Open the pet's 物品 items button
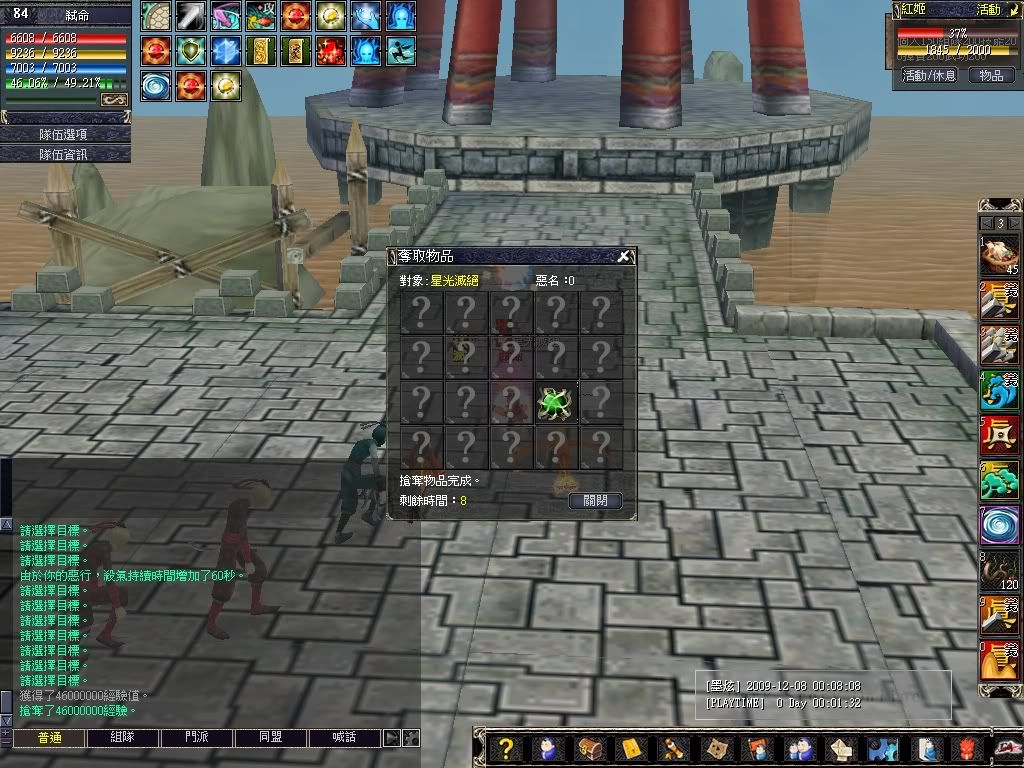The image size is (1024, 768). [x=991, y=75]
